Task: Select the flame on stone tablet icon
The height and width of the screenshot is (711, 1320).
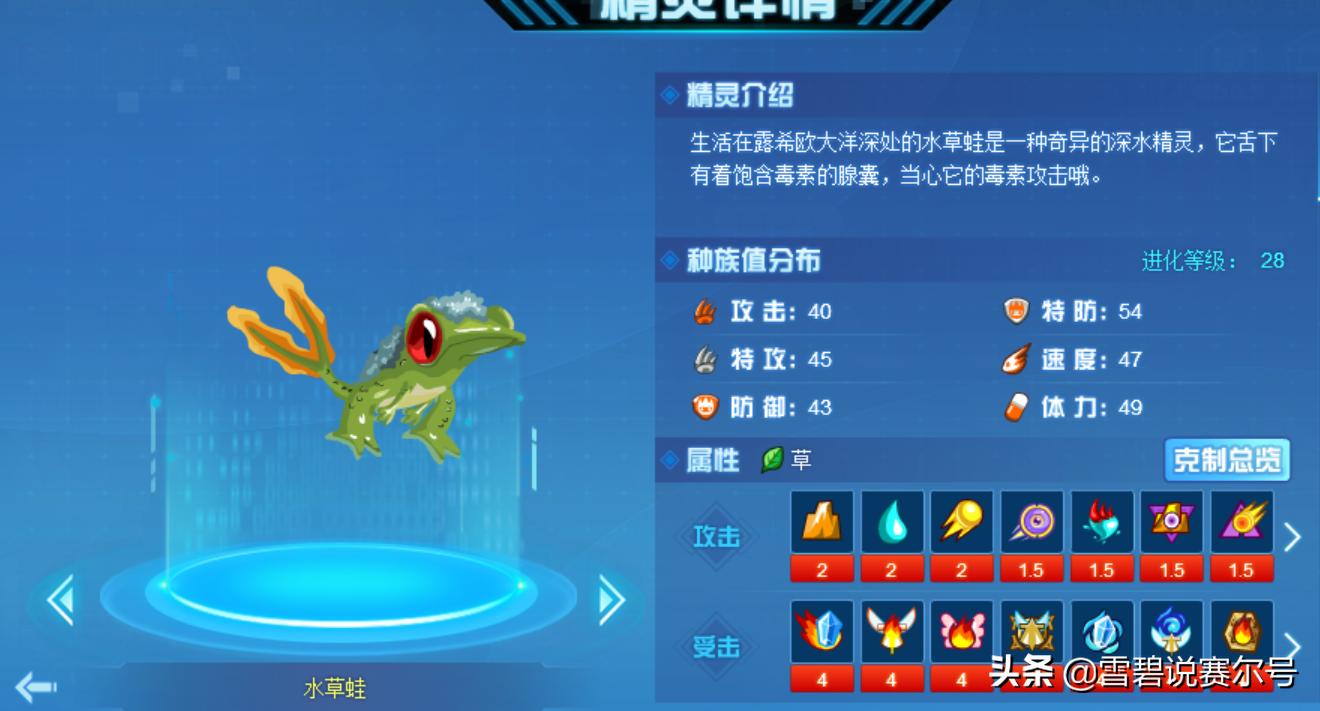Action: pos(1242,632)
